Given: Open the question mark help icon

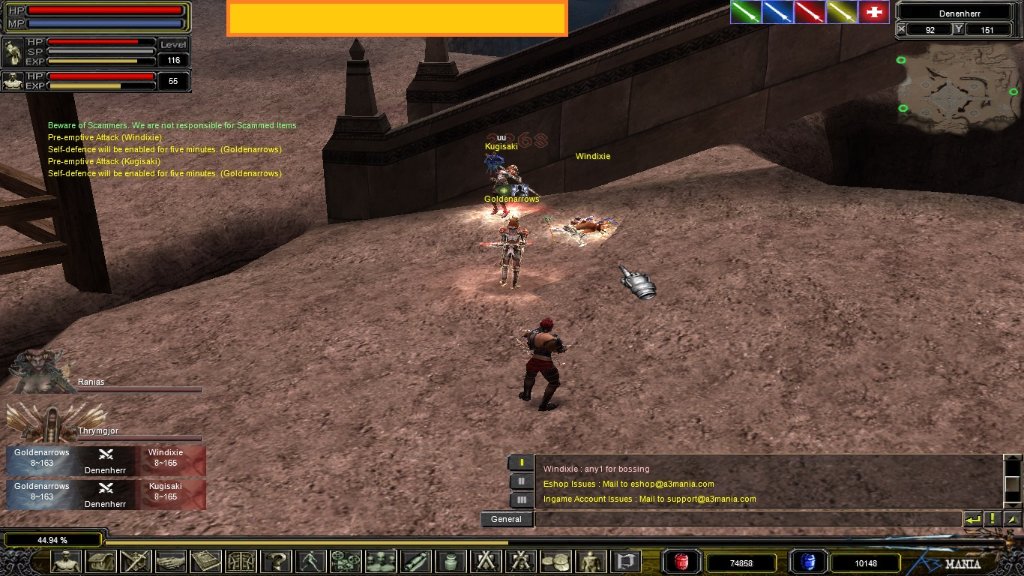Looking at the screenshot, I should (x=274, y=561).
